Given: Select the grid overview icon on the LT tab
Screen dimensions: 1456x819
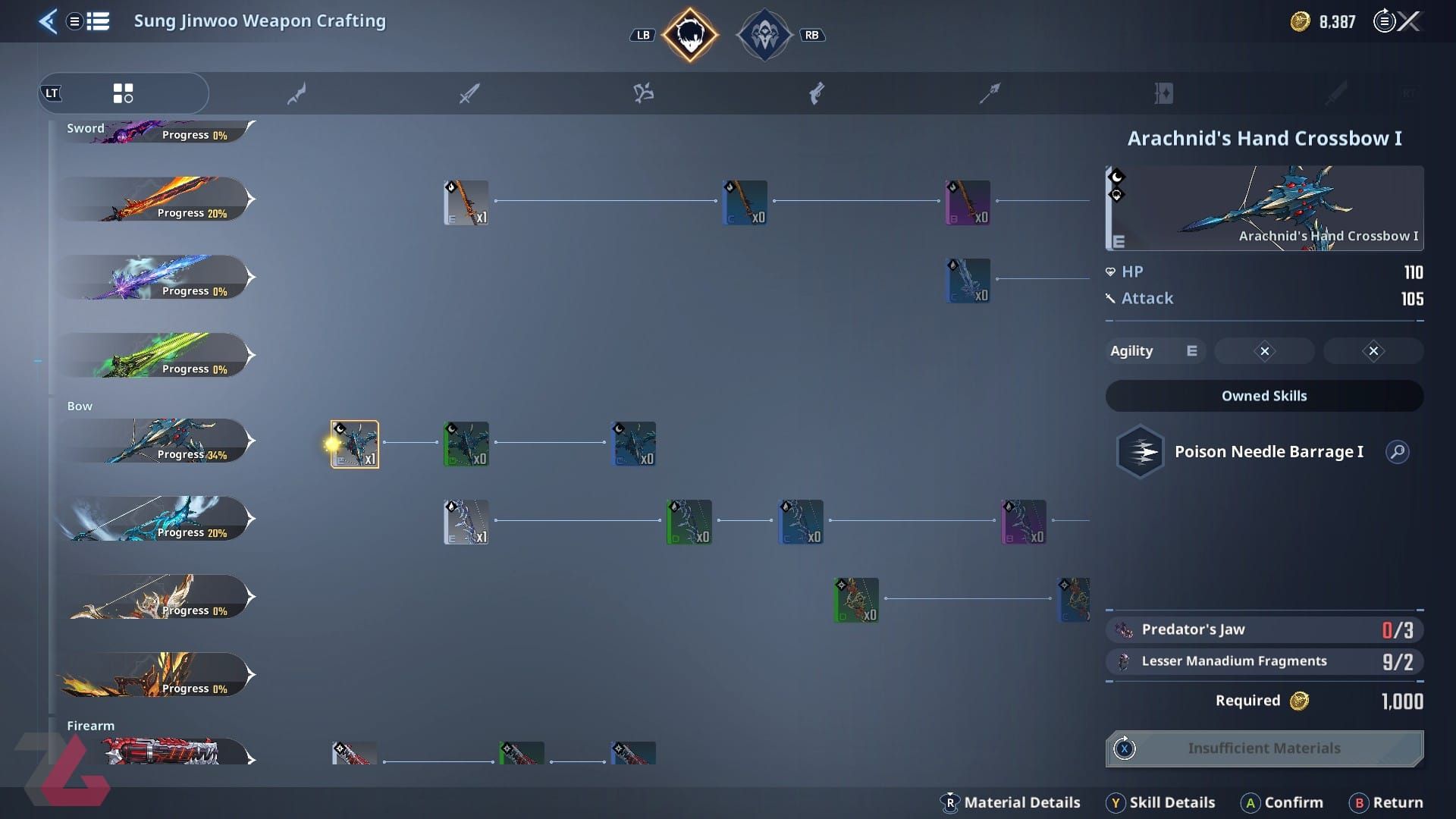Looking at the screenshot, I should point(124,93).
